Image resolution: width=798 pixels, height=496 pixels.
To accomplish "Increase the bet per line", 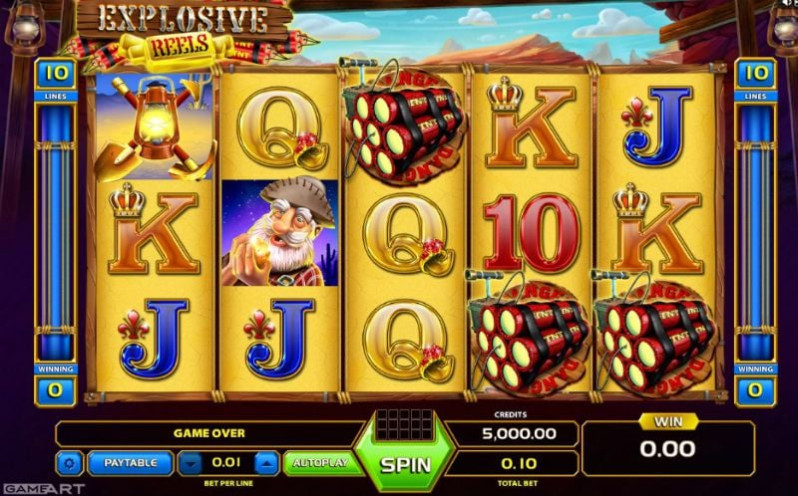I will point(266,463).
